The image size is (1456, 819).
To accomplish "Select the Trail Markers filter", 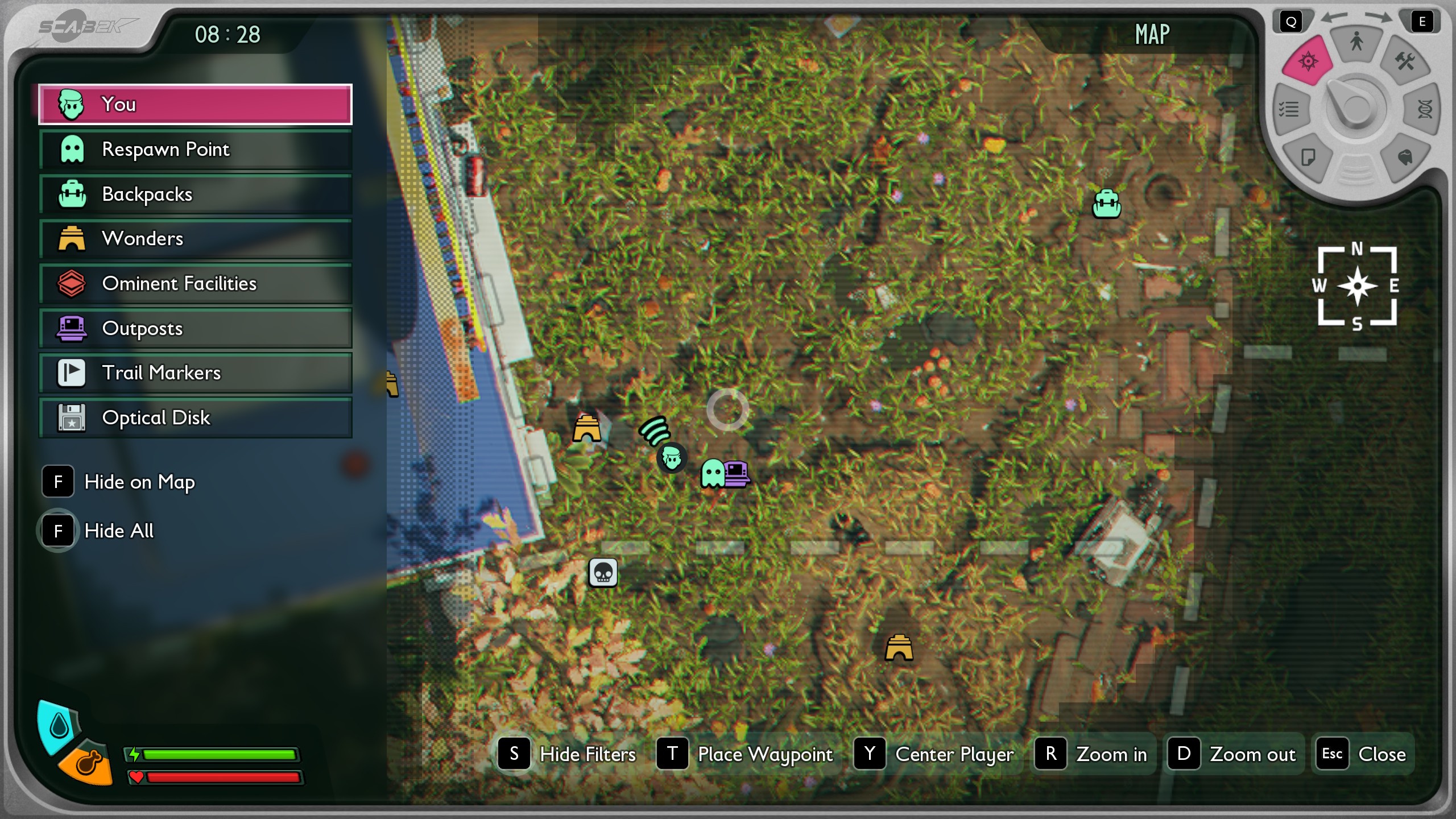I will coord(195,373).
